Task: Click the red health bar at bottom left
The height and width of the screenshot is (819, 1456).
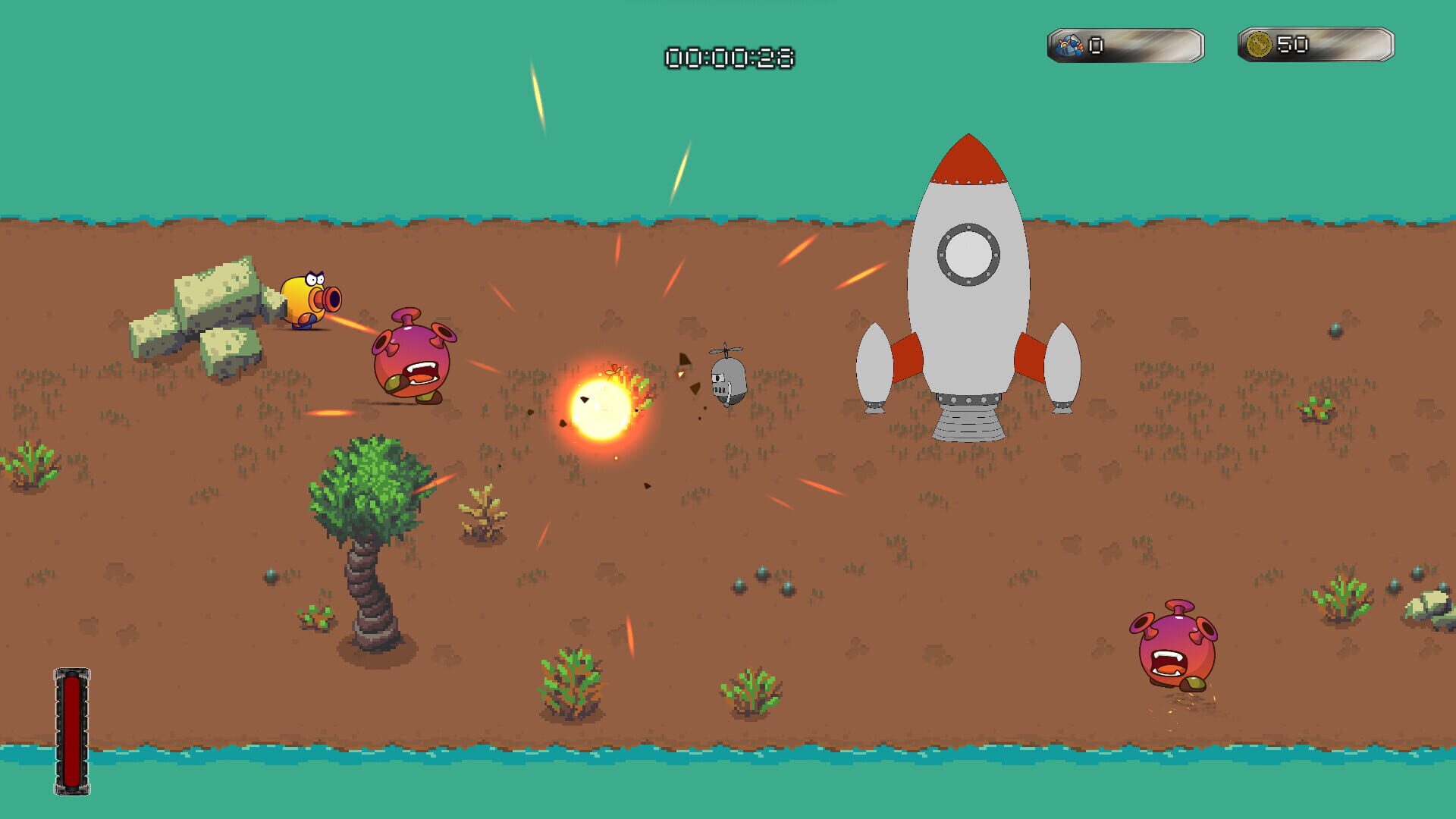Action: click(x=71, y=732)
